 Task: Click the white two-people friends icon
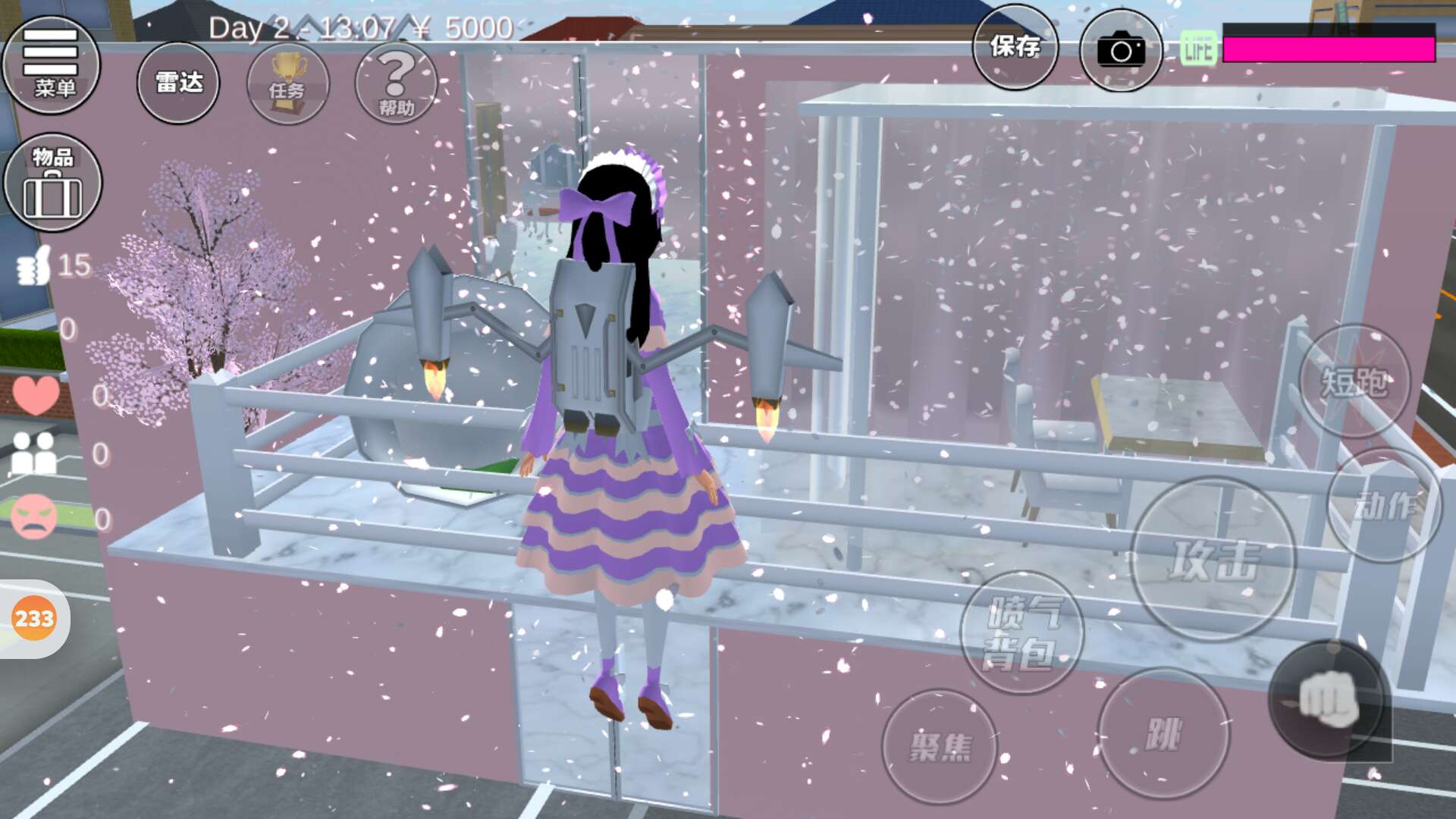(34, 453)
